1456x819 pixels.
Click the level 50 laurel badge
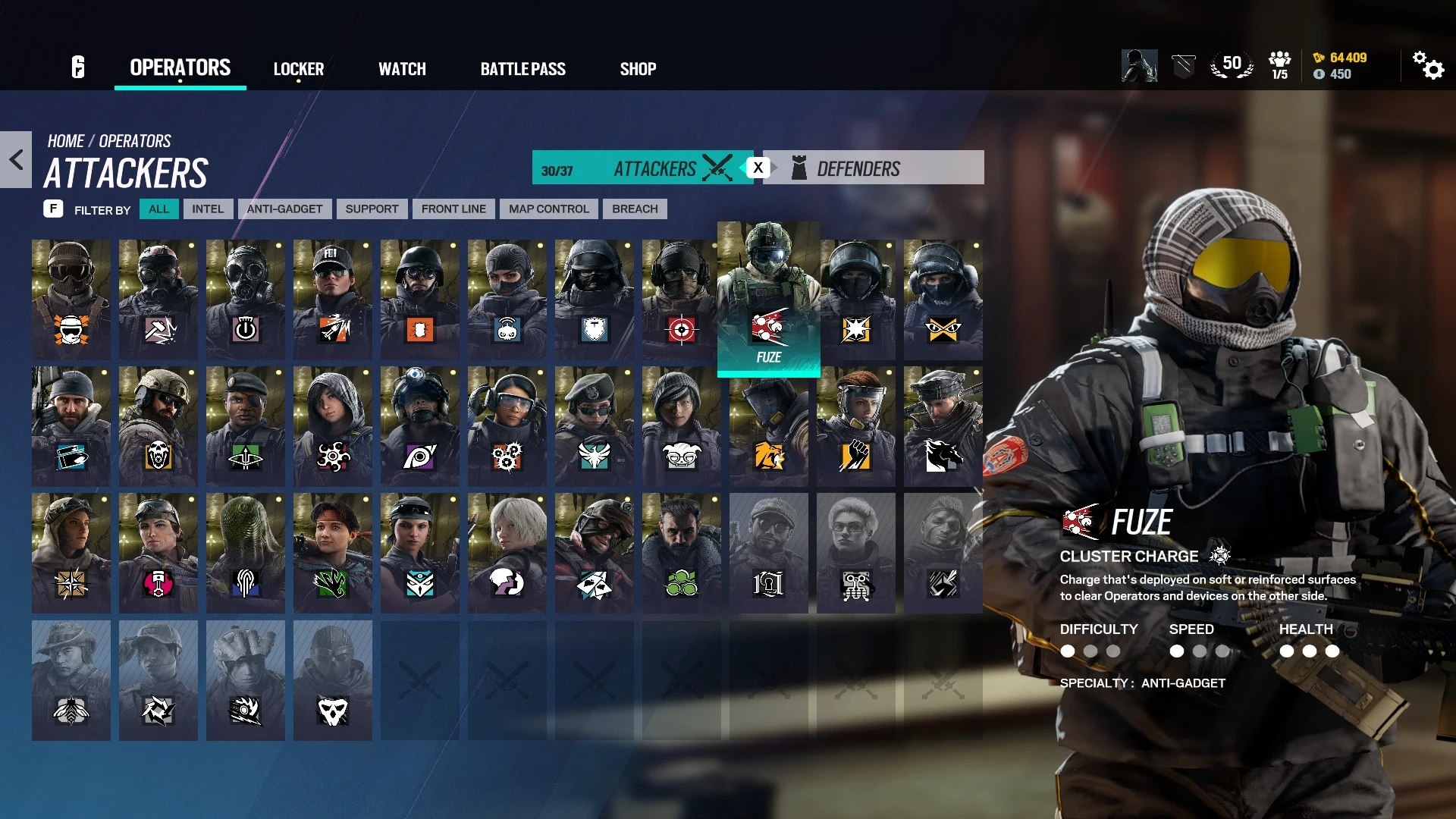[x=1232, y=64]
